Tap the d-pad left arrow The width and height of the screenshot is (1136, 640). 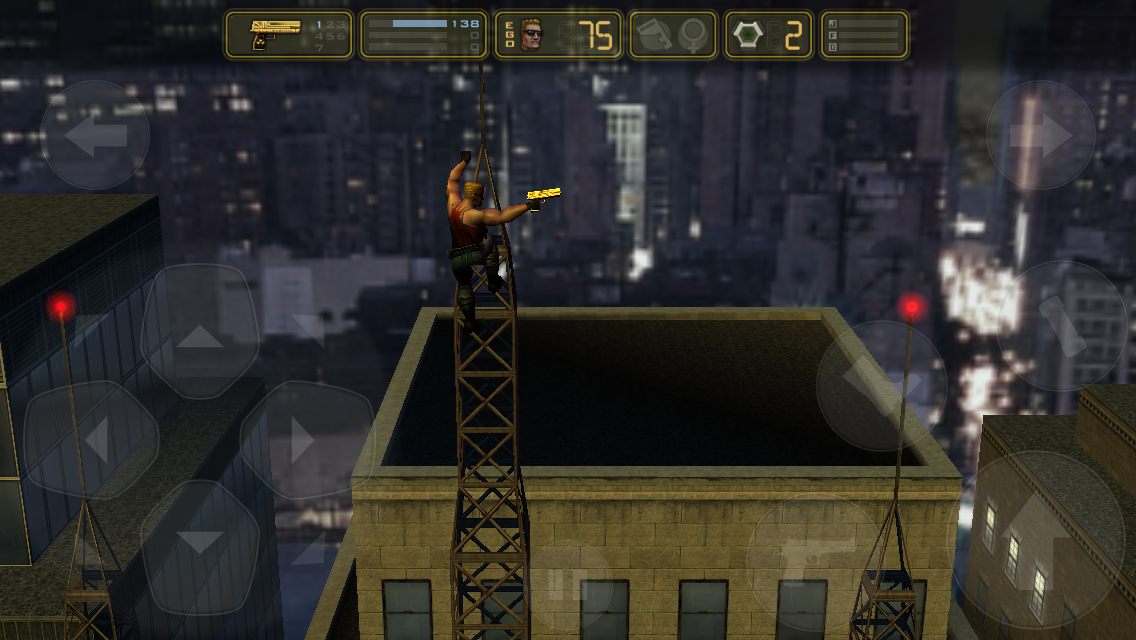92,440
